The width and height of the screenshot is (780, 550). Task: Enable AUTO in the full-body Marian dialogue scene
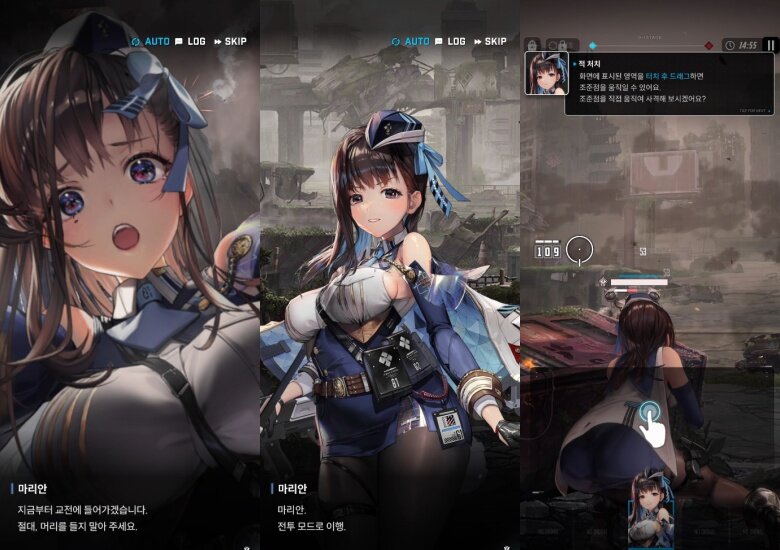coord(411,42)
